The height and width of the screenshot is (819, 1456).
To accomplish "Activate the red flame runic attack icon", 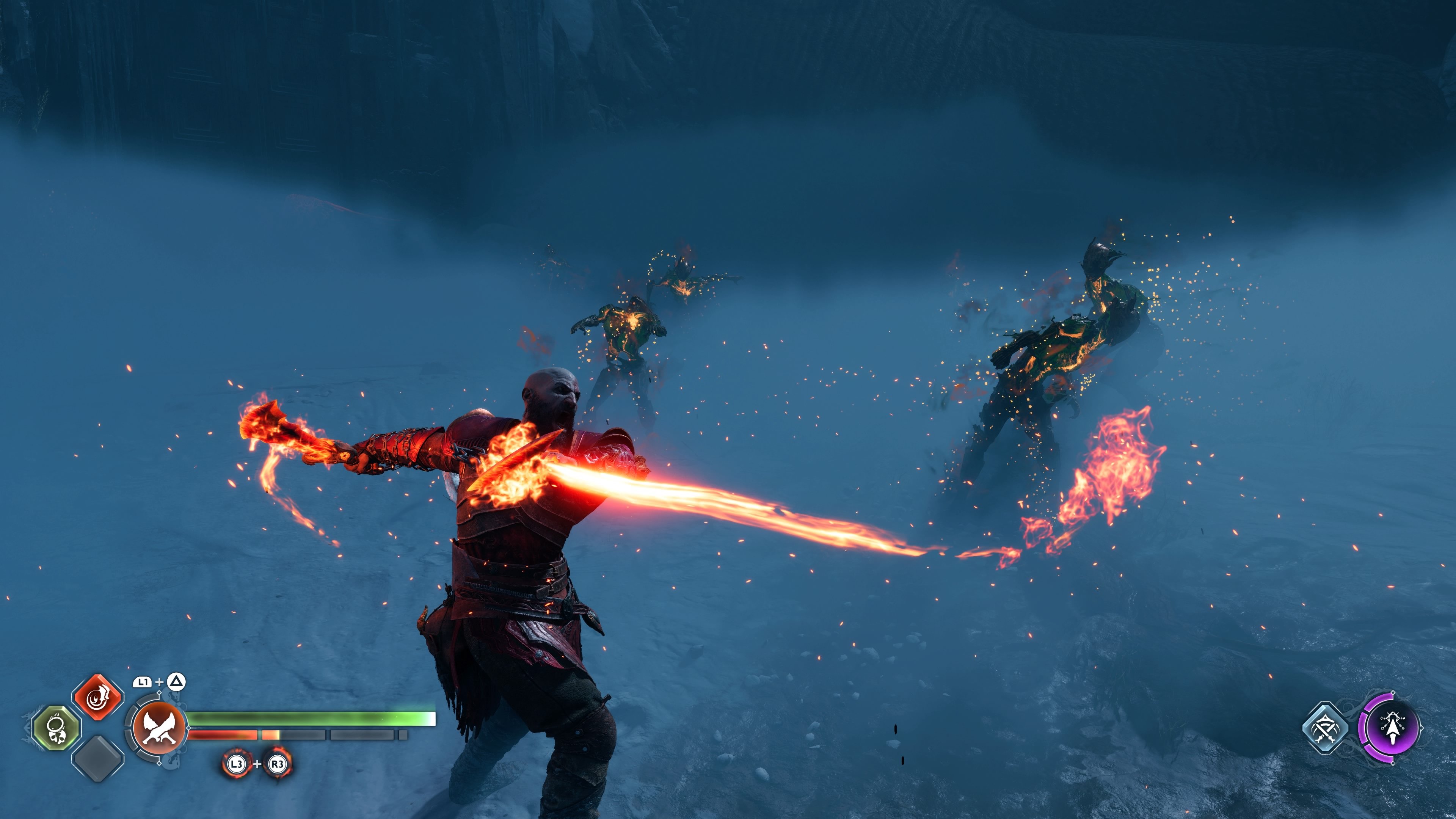I will click(x=98, y=698).
